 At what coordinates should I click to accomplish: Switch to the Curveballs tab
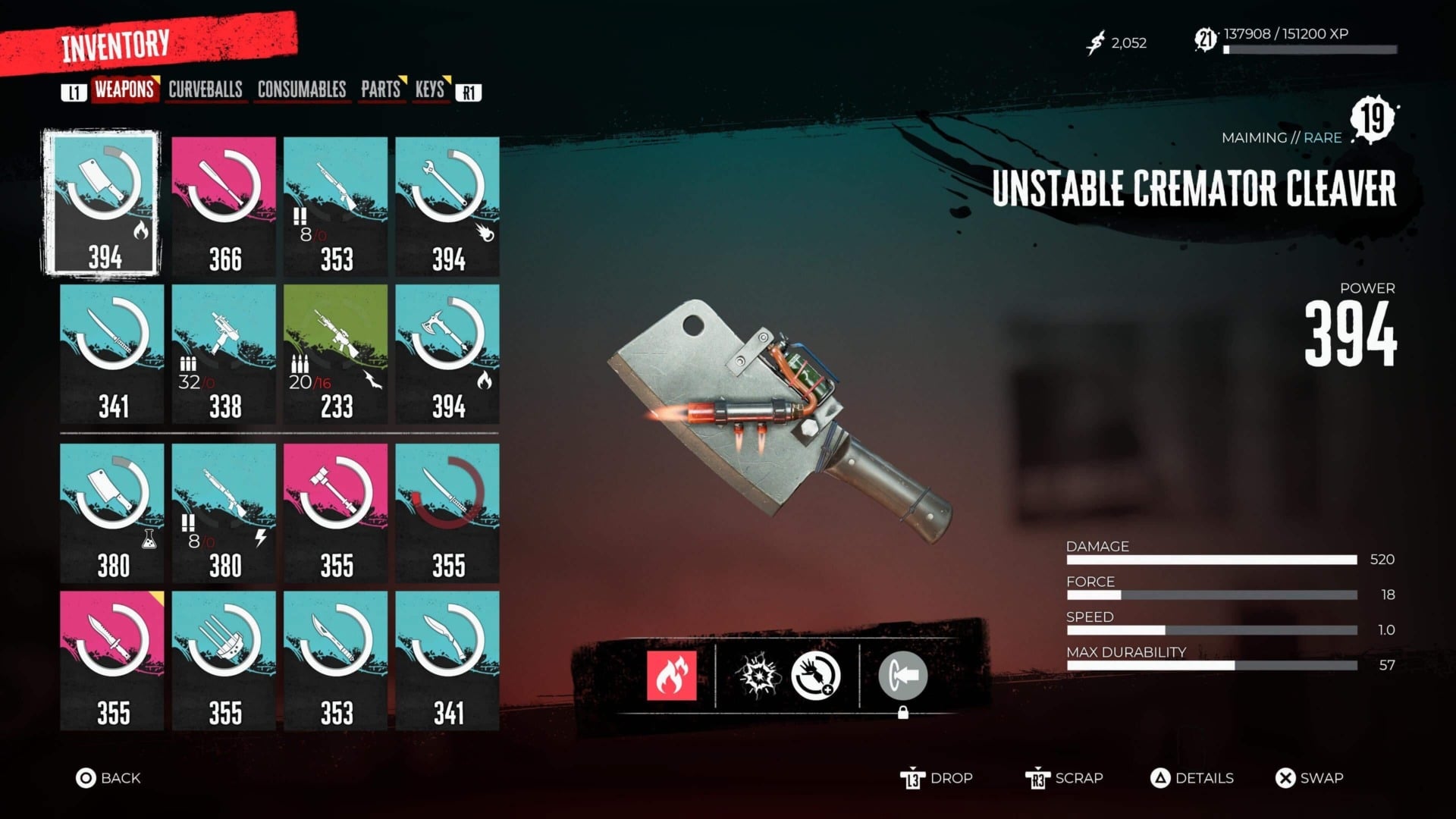[206, 90]
